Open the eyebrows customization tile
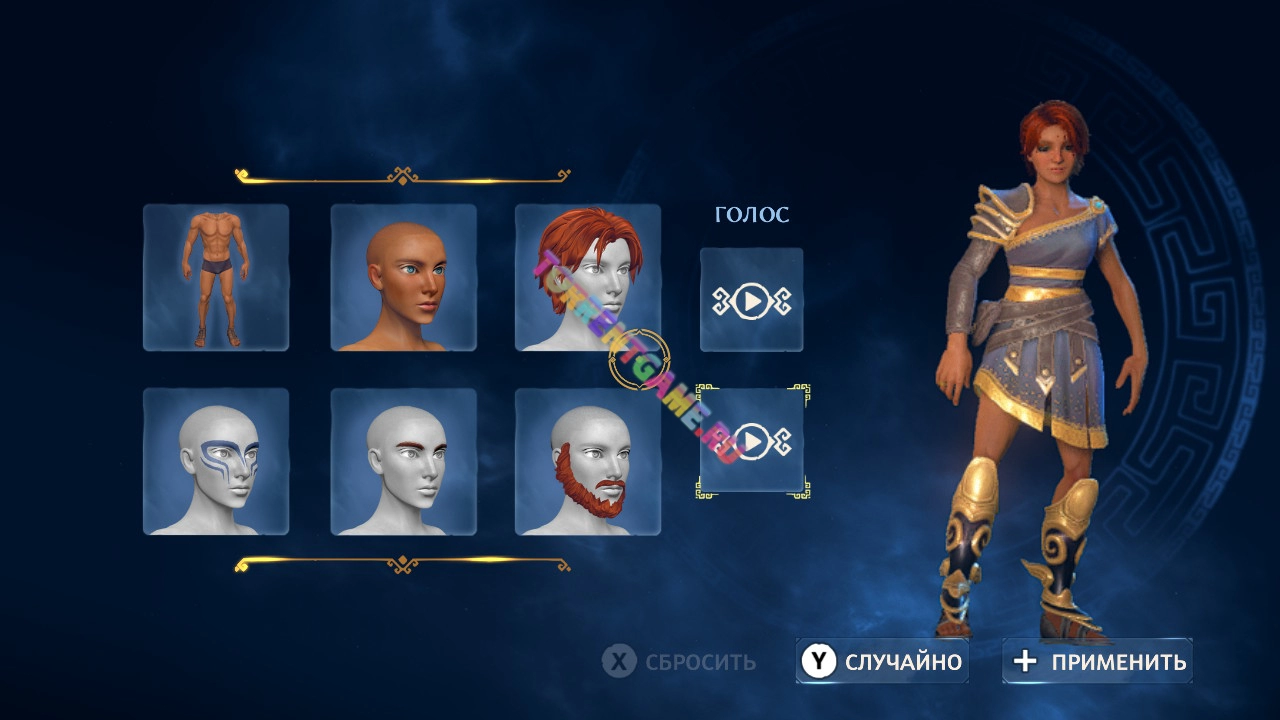 404,462
